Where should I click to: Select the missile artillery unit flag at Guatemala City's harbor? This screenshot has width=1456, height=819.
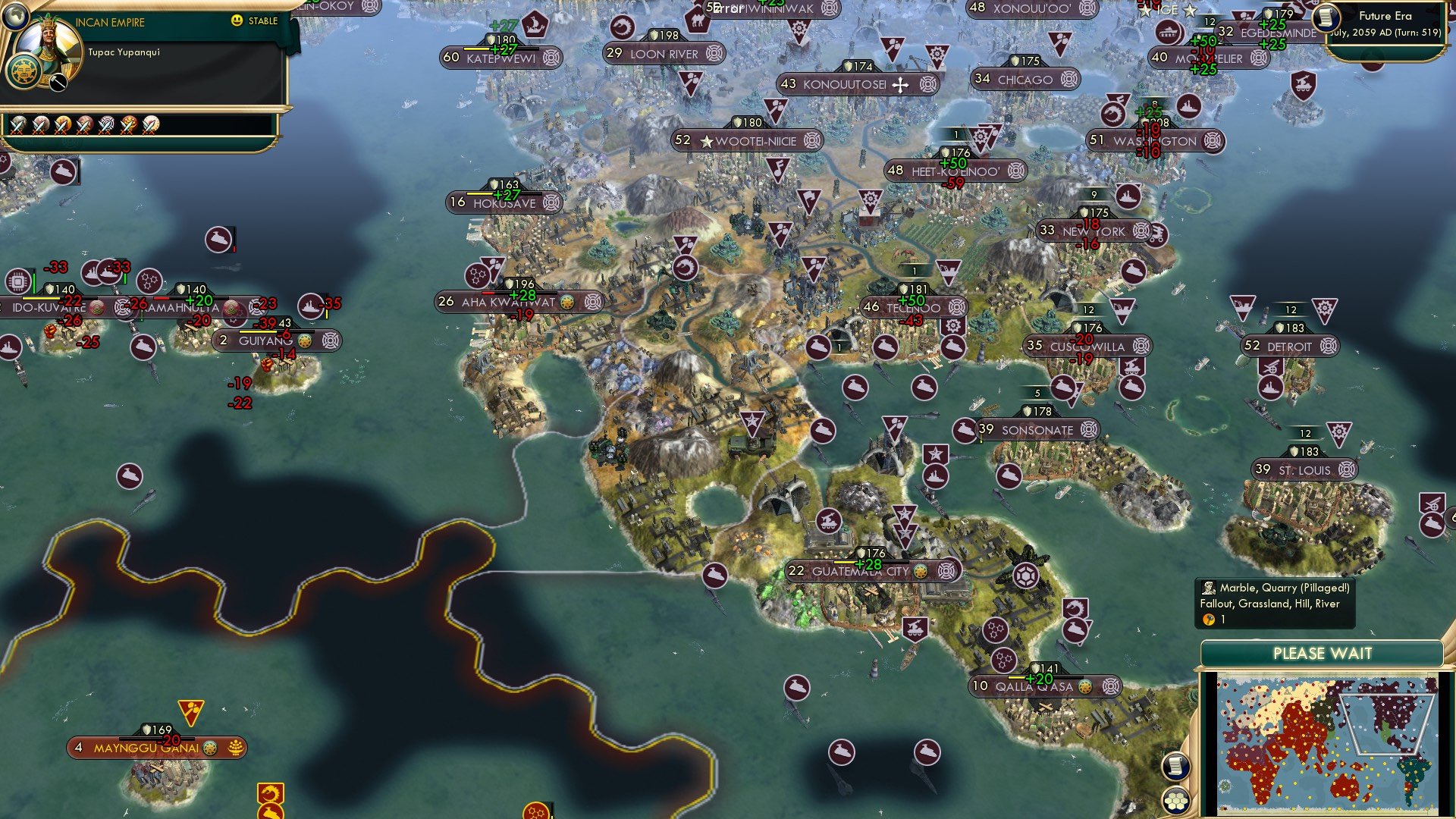(915, 629)
